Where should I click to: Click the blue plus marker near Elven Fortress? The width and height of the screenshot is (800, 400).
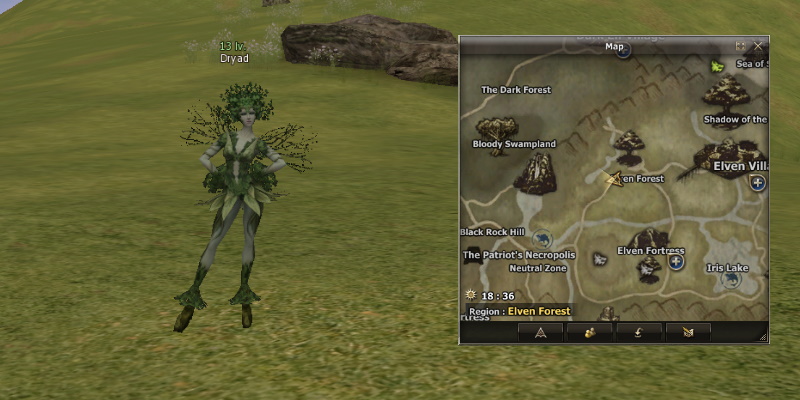677,262
